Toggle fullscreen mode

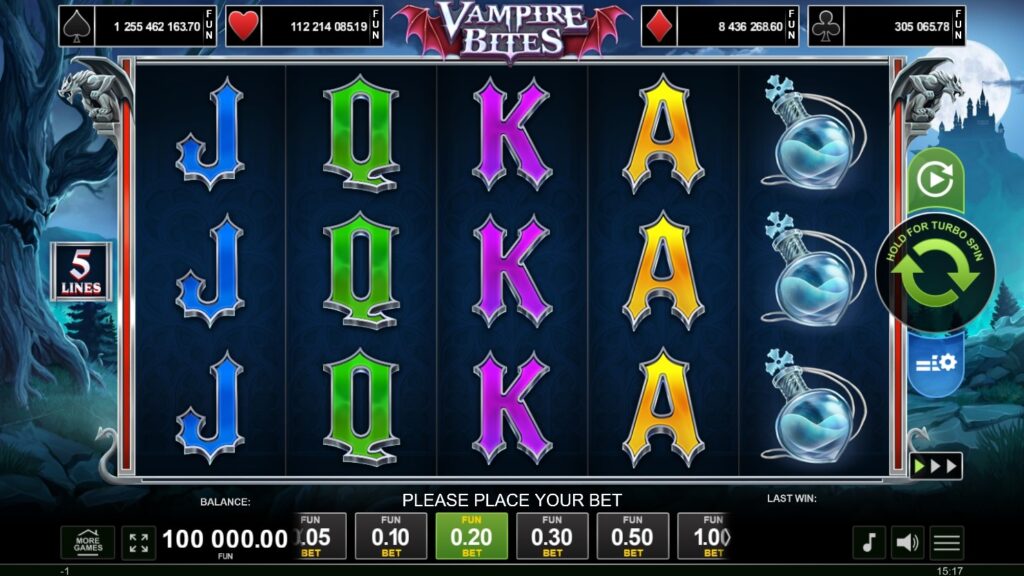click(139, 543)
